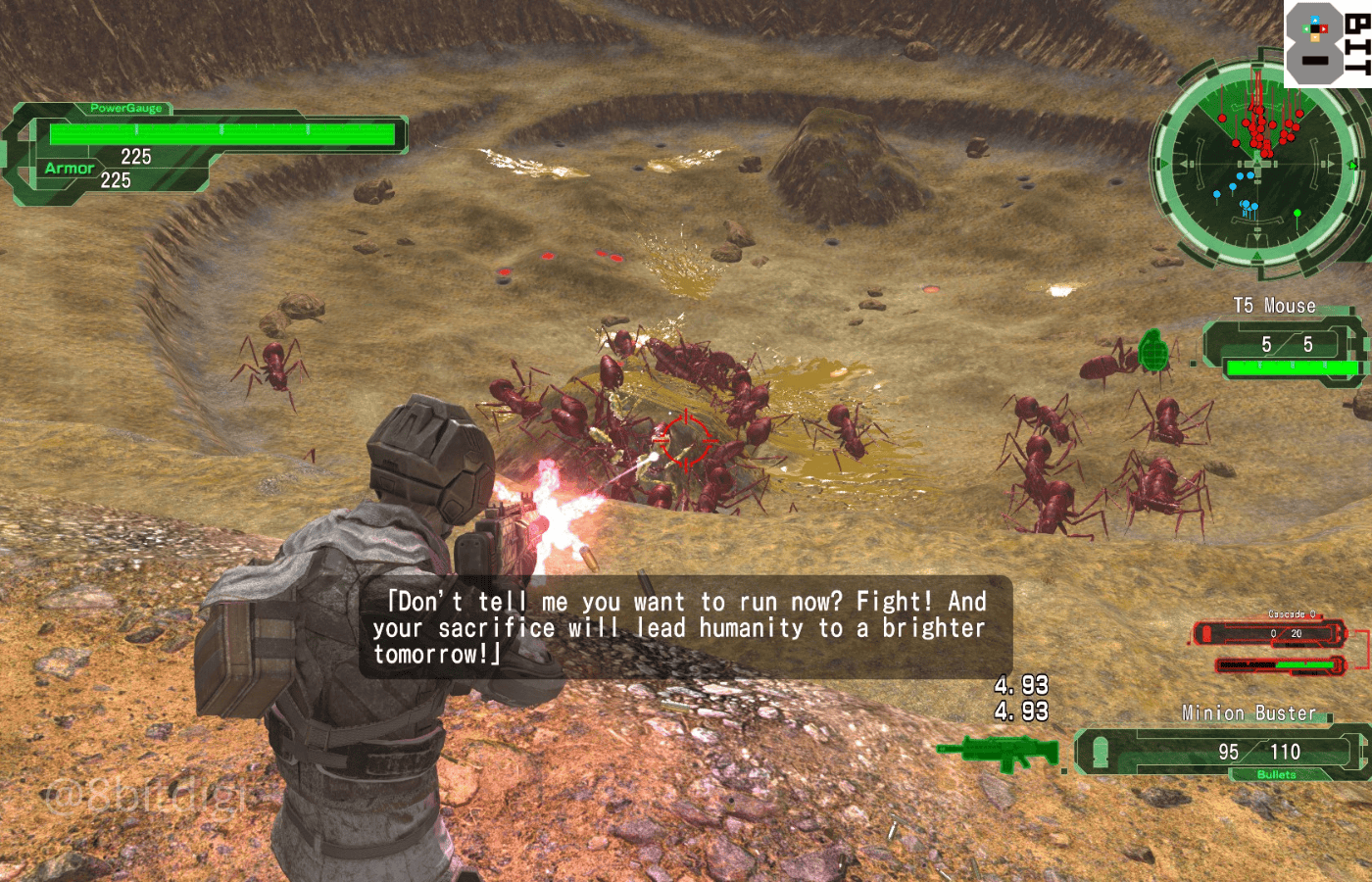Select the green assault rifle weapon icon
This screenshot has width=1372, height=882.
coord(1000,752)
